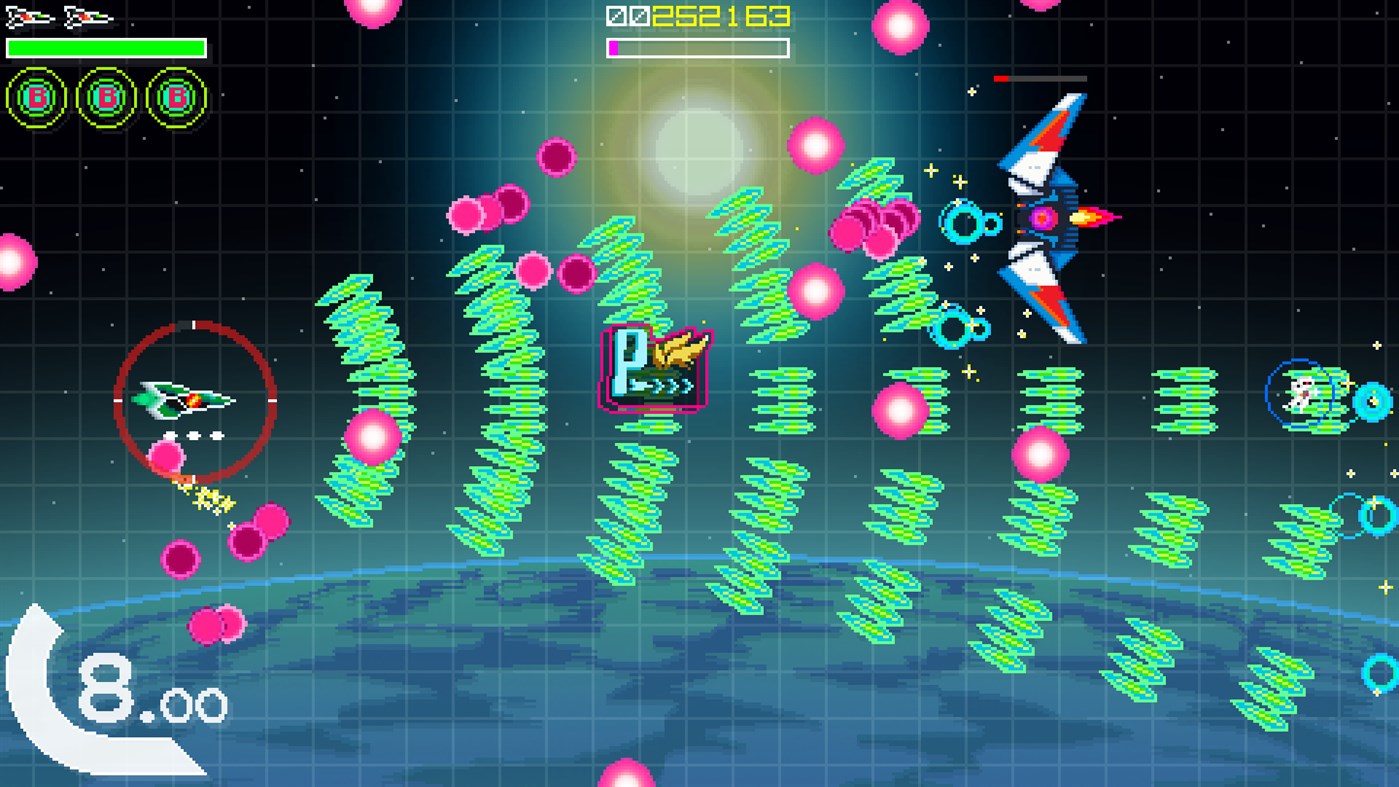
Task: Click the first spare ship life icon
Action: pos(30,15)
